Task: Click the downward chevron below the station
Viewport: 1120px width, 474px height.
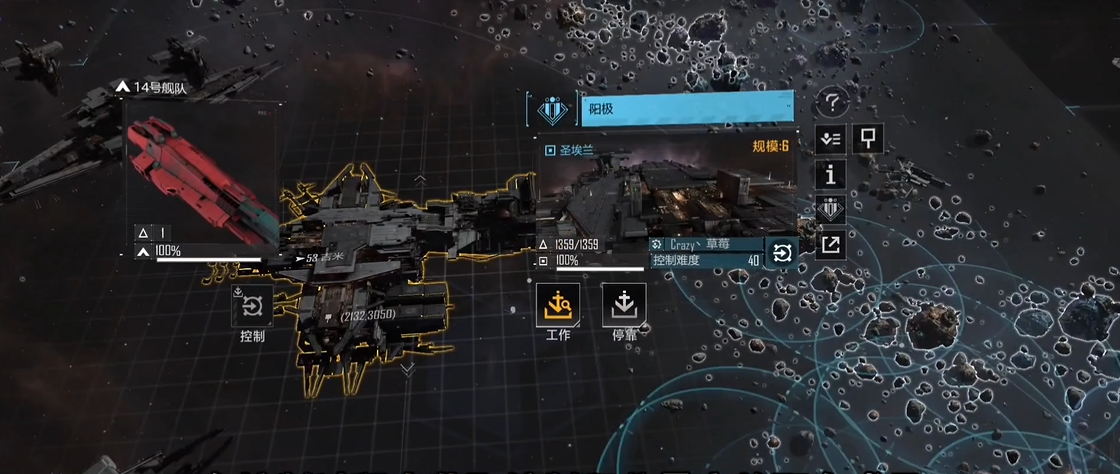Action: point(407,369)
